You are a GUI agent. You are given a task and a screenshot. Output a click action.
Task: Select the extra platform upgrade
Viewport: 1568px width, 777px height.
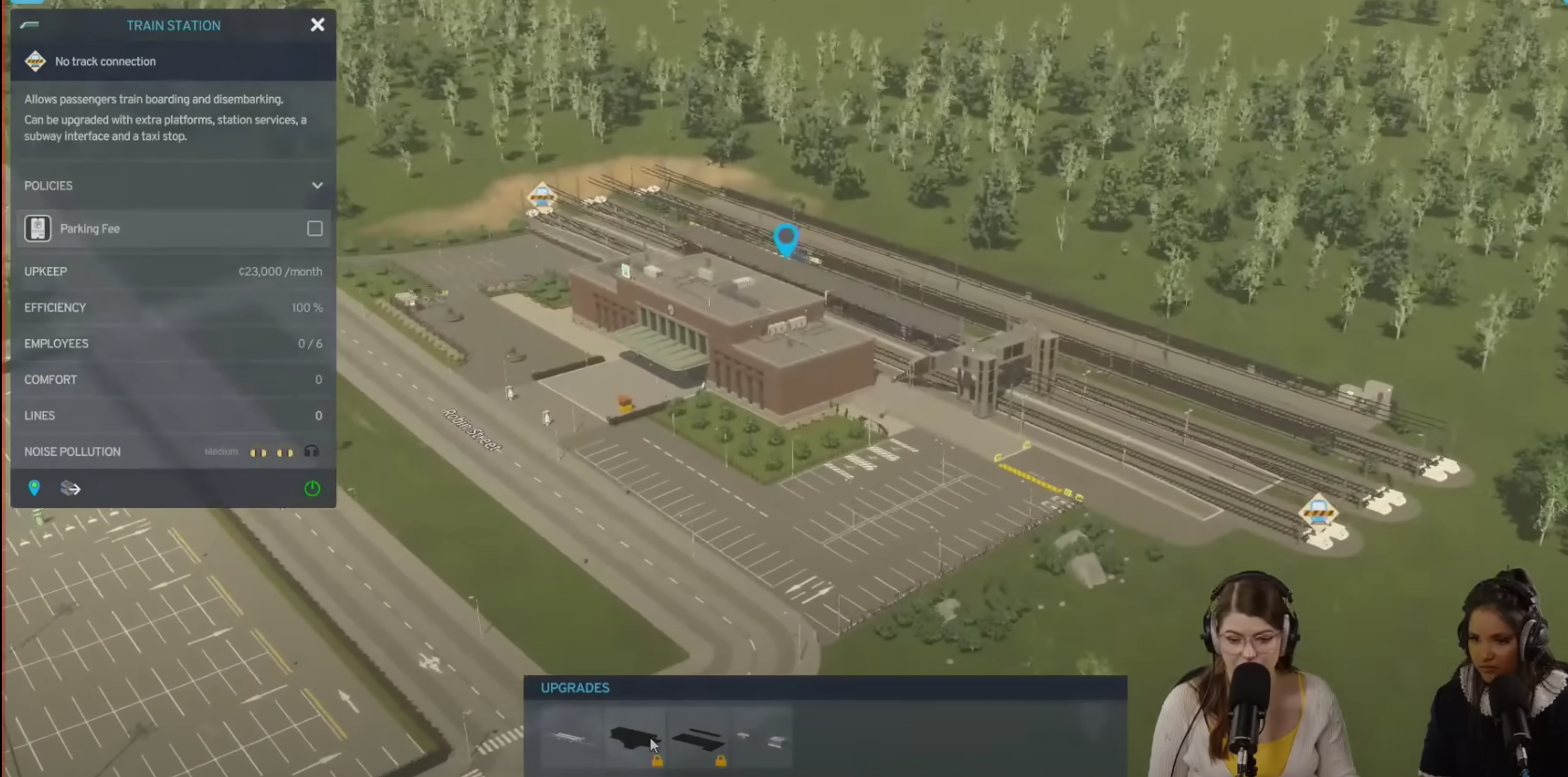(572, 738)
